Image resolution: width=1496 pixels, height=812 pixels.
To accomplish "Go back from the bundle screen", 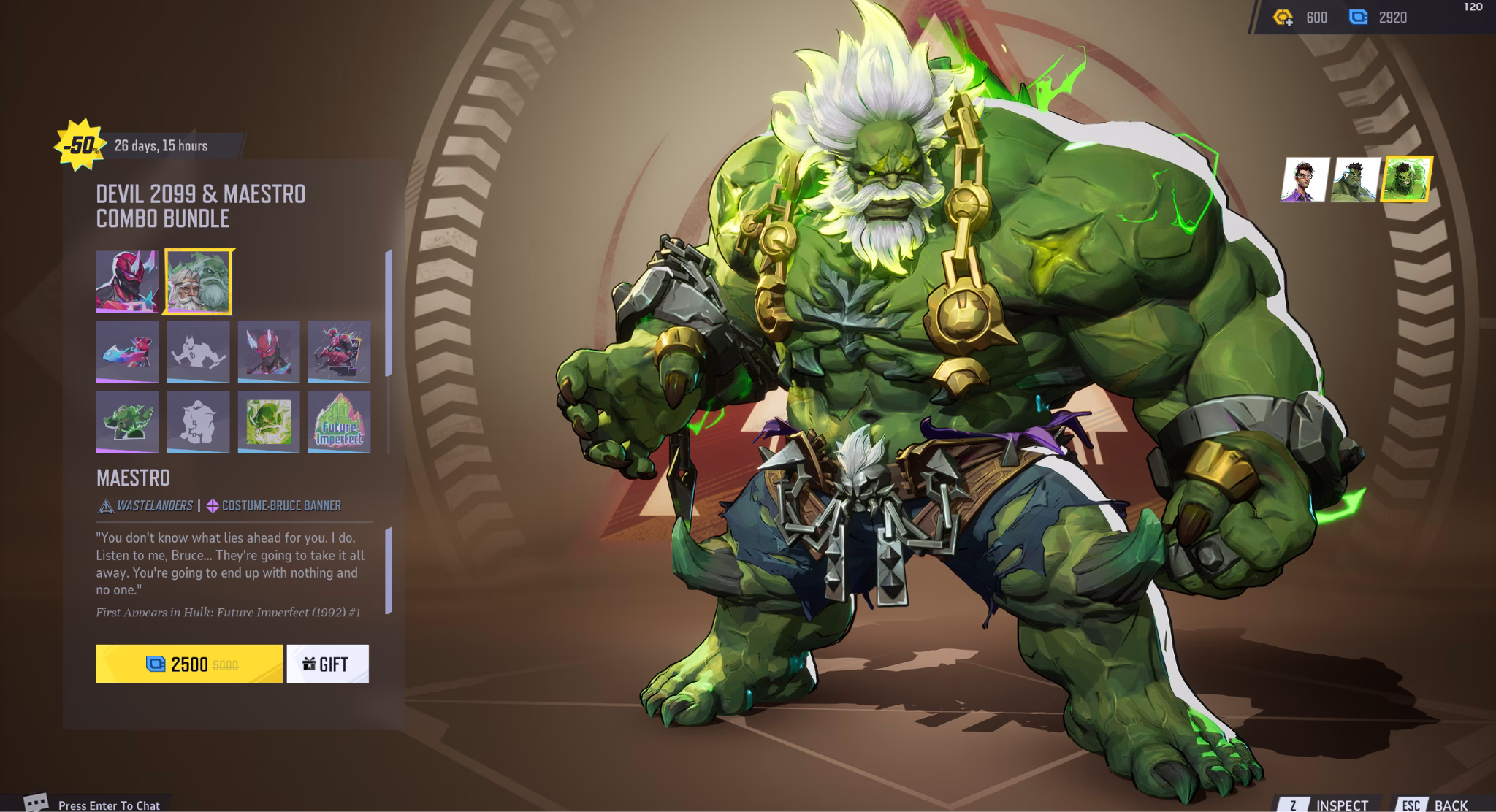I will pyautogui.click(x=1437, y=804).
